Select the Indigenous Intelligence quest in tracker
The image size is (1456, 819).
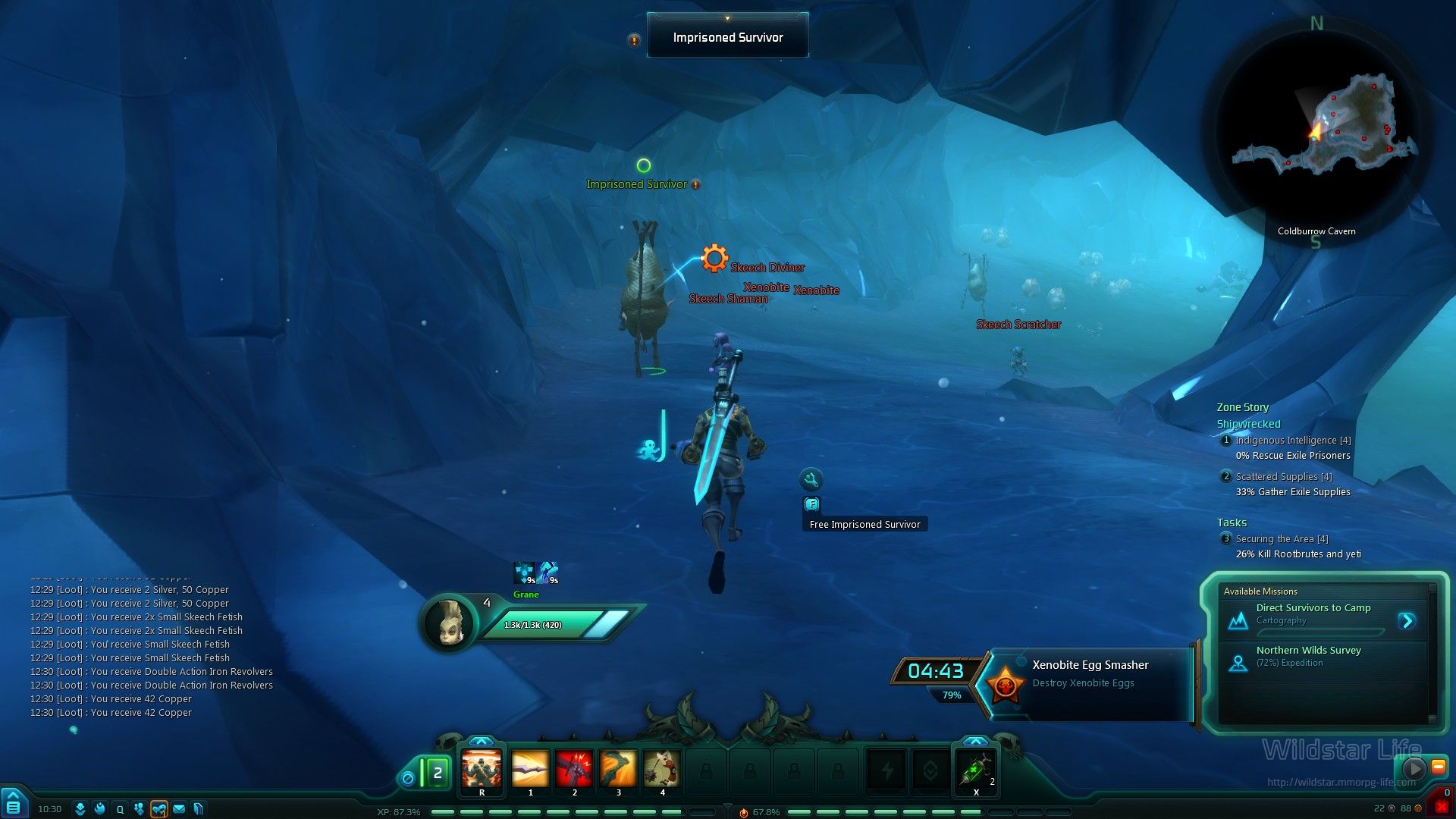pos(1292,441)
